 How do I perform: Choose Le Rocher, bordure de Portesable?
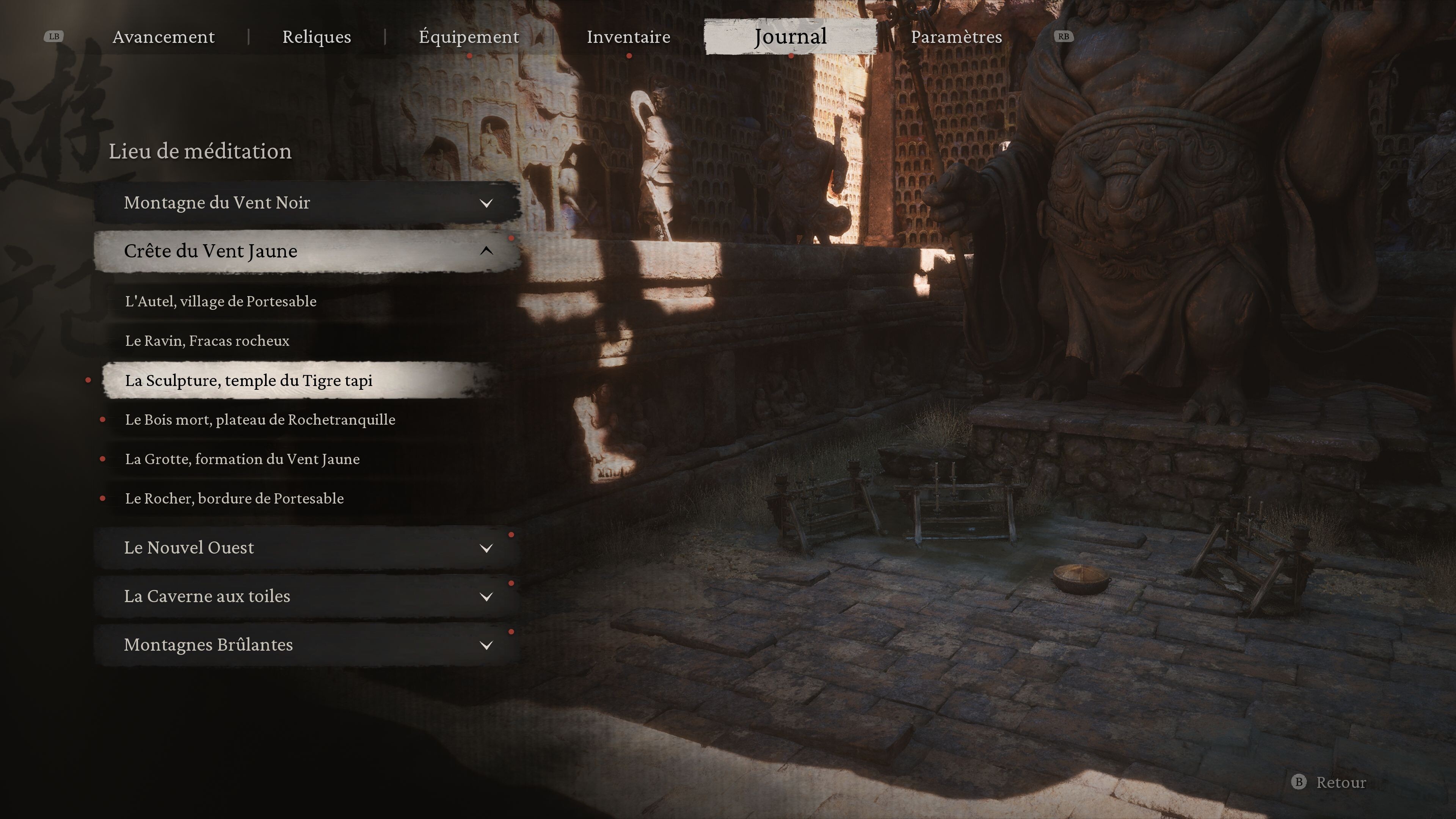point(234,499)
